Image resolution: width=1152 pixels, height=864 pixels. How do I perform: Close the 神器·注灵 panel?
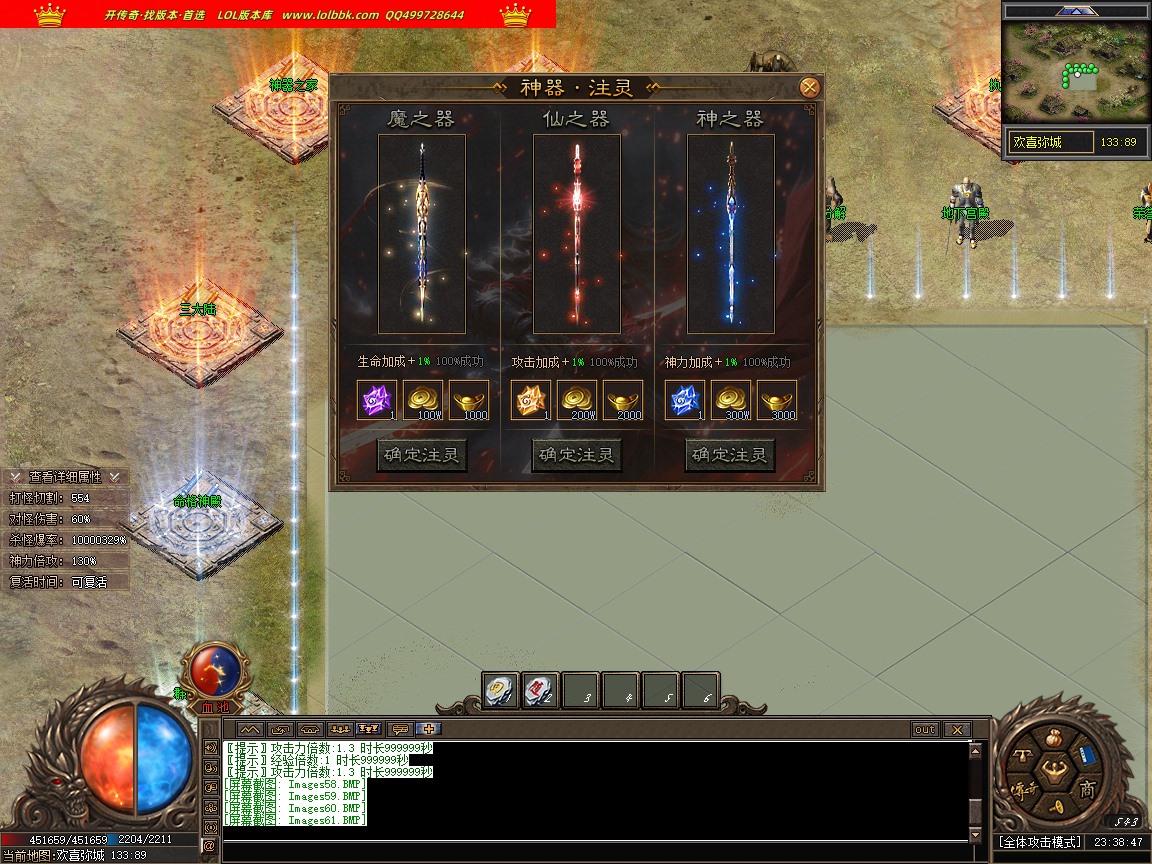[x=810, y=87]
